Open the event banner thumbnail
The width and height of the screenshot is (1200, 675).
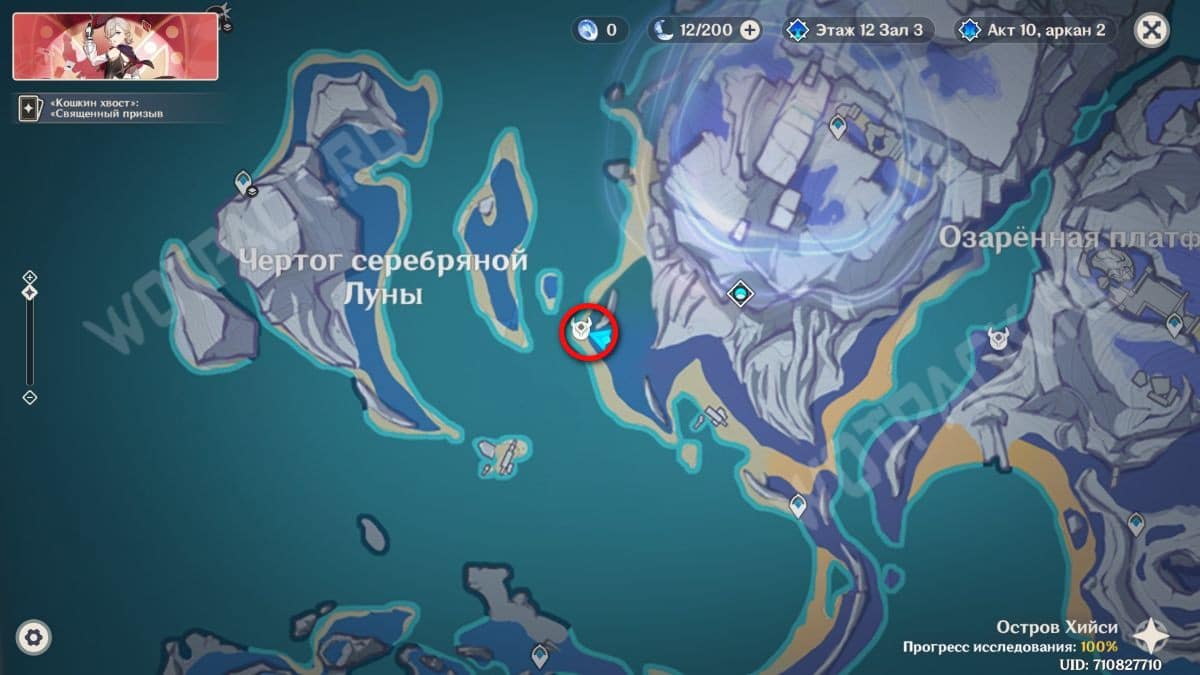pyautogui.click(x=115, y=46)
